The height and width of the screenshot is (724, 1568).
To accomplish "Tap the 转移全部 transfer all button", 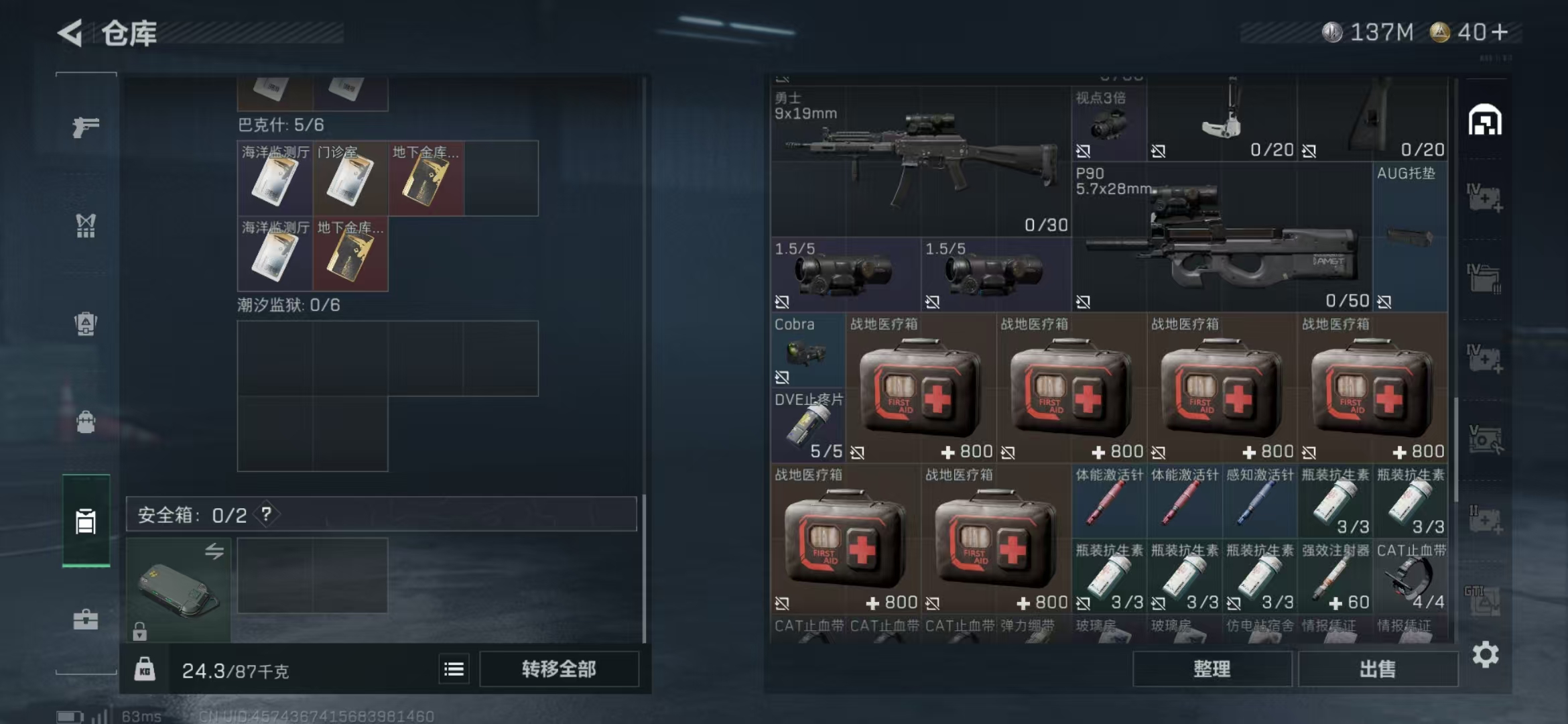I will (559, 669).
